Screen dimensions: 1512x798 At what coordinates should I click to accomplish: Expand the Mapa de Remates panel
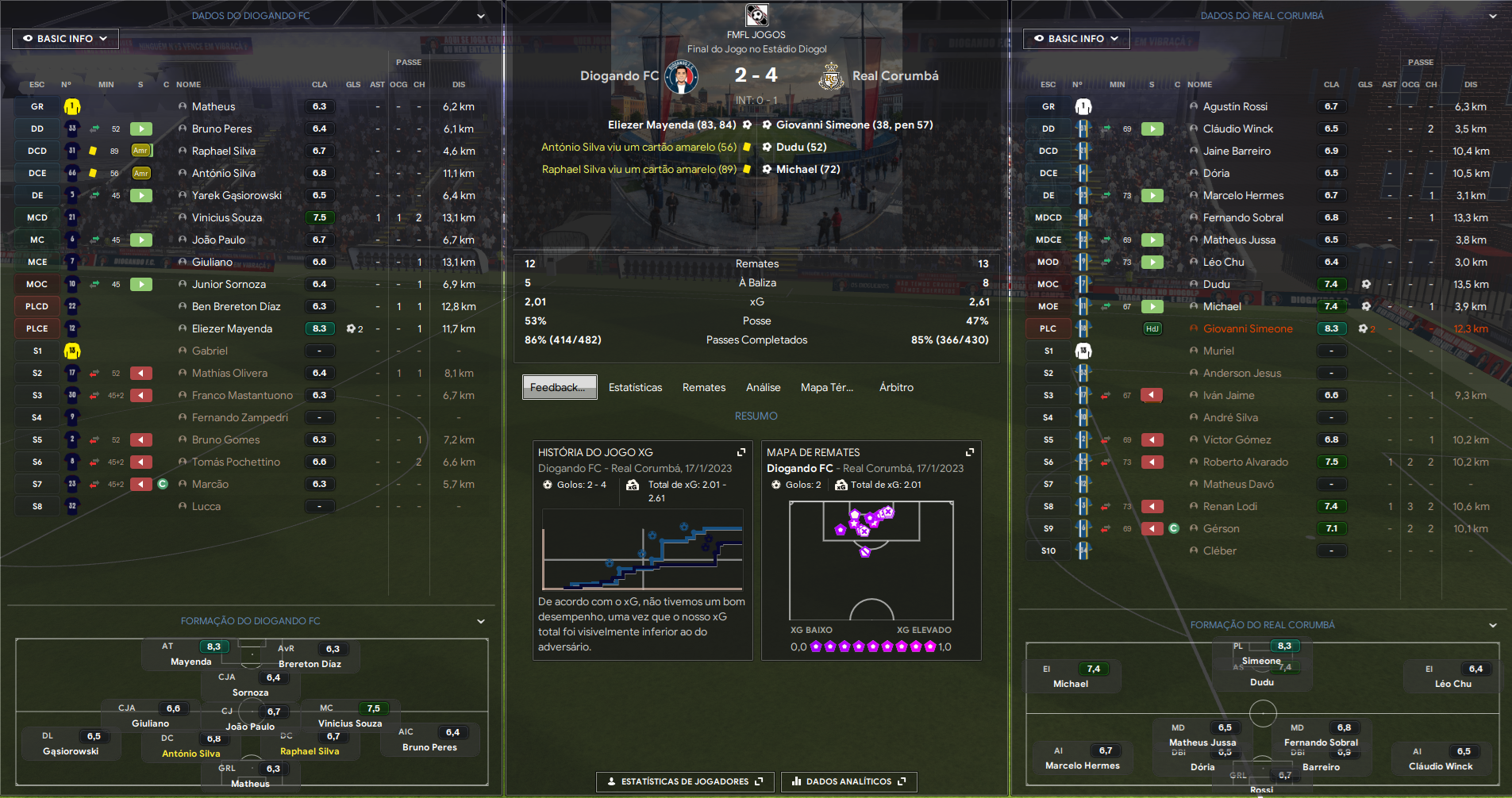[969, 452]
